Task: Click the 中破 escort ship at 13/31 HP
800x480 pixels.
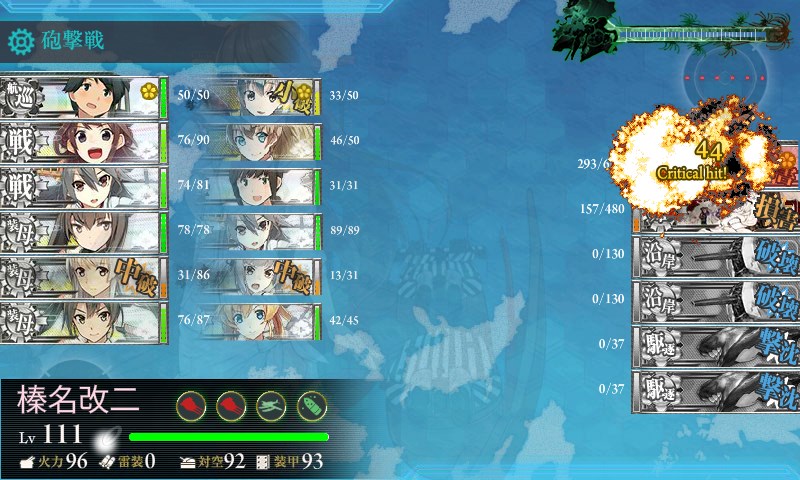Action: click(268, 276)
